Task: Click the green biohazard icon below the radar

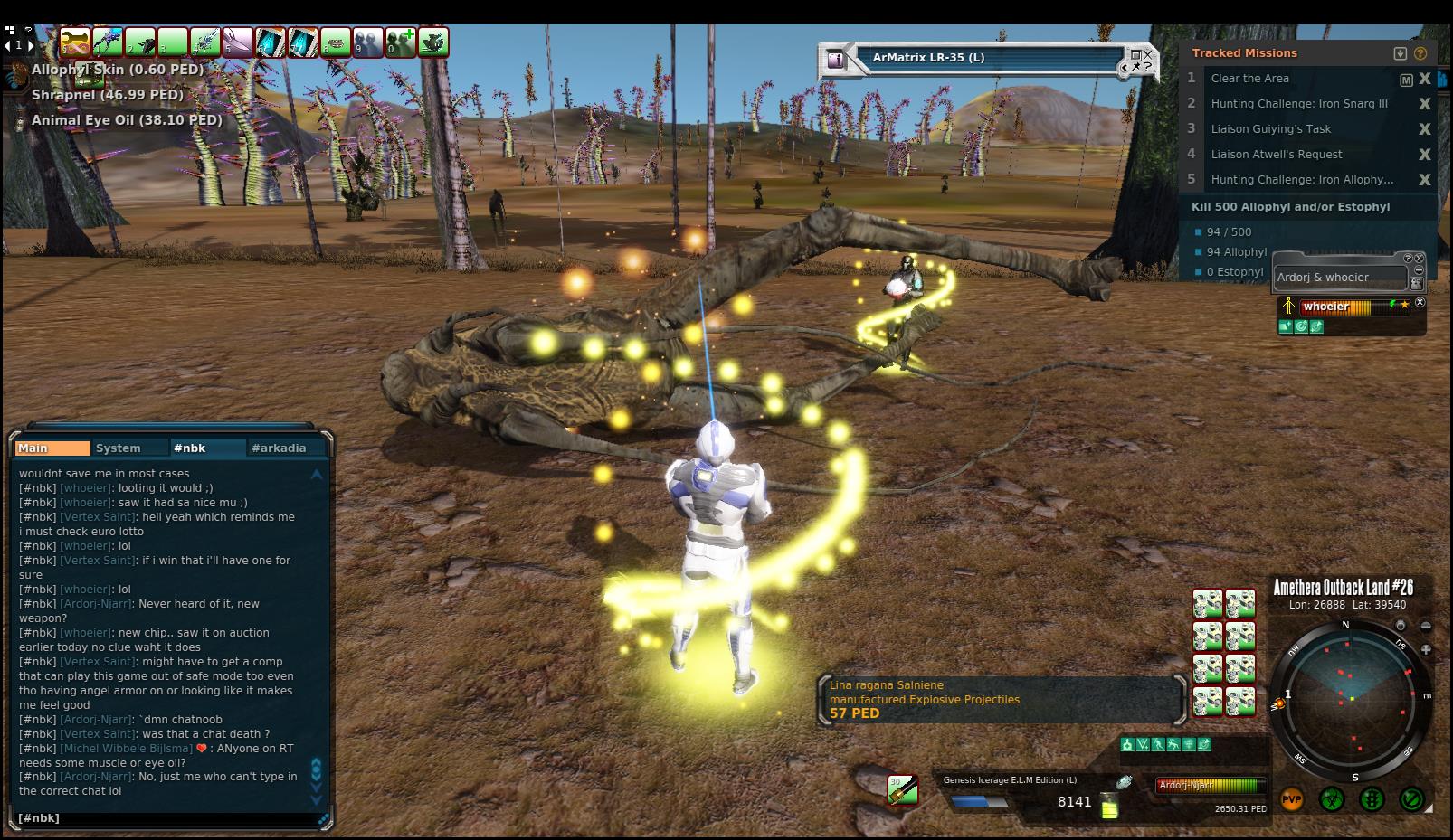Action: [1331, 800]
